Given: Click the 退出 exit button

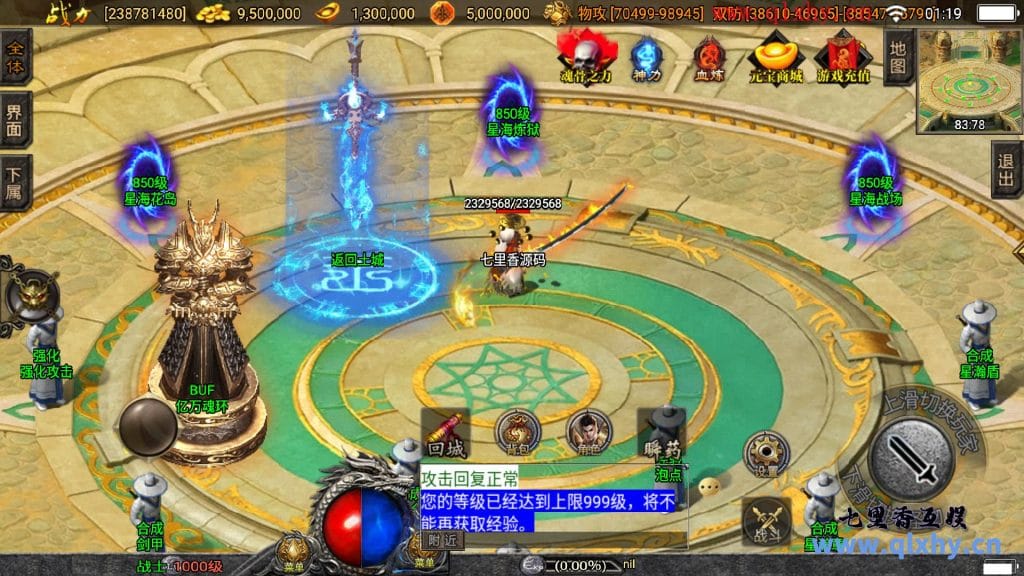Looking at the screenshot, I should click(x=1007, y=170).
